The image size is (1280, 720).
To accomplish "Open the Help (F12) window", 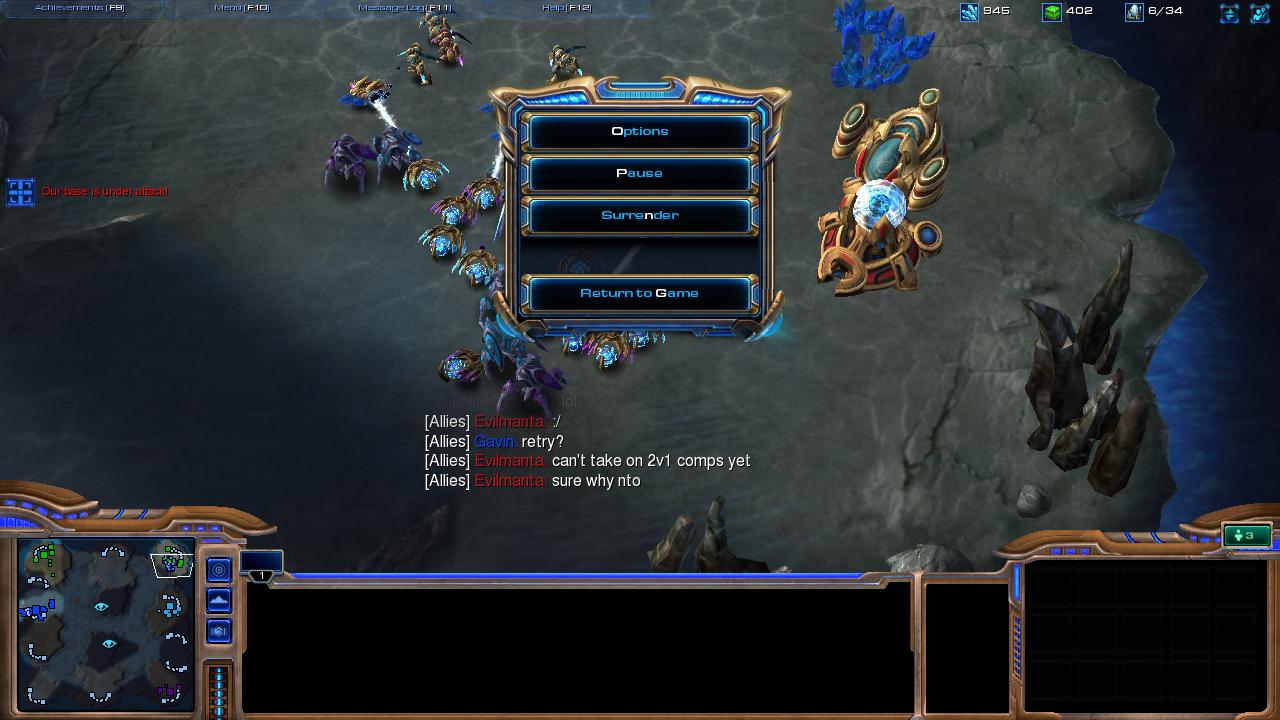I will tap(566, 8).
